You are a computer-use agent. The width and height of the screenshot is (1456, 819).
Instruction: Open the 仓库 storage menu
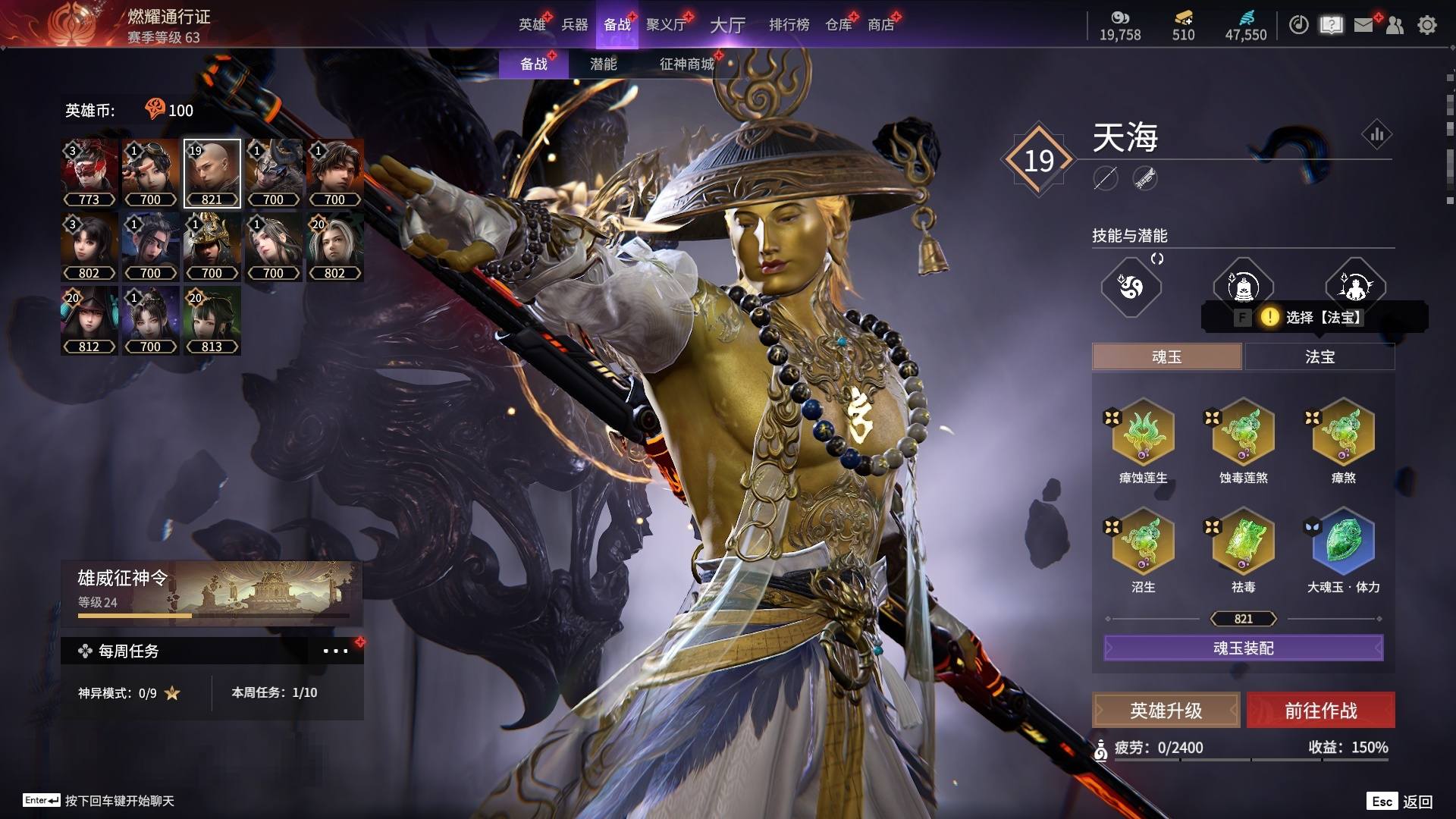(x=839, y=25)
